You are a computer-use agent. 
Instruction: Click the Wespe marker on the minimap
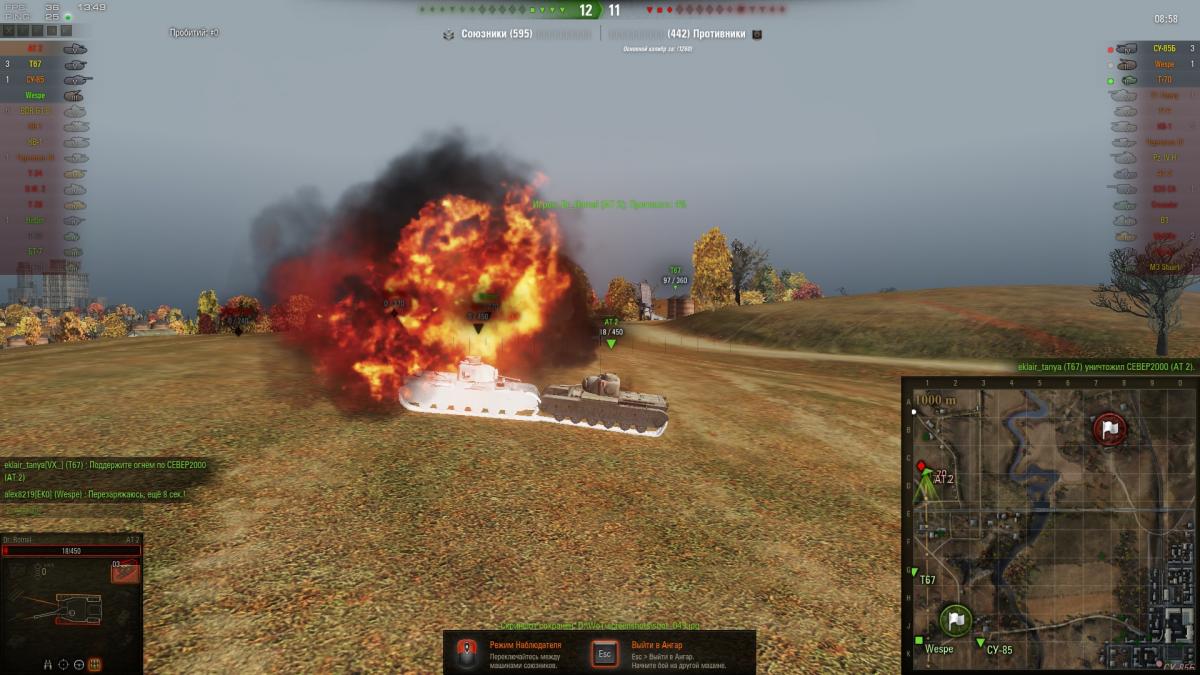coord(919,639)
